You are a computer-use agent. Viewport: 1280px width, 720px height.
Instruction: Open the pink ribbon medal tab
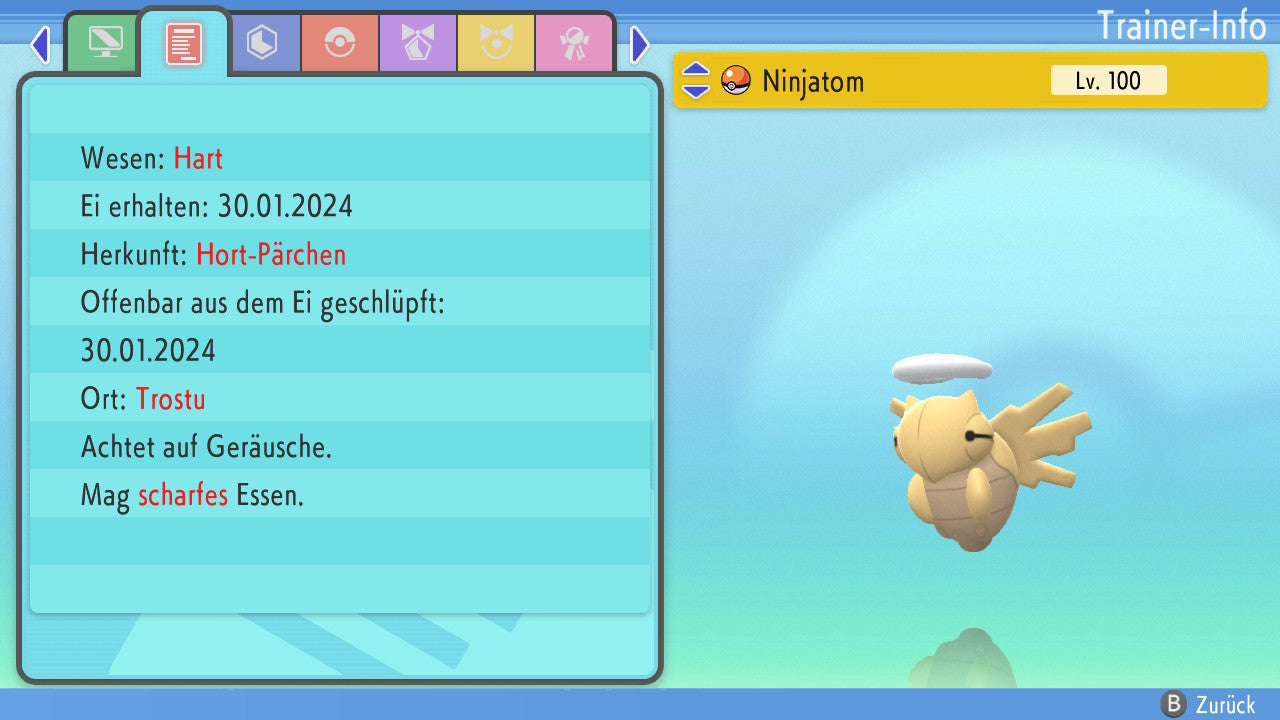(574, 43)
